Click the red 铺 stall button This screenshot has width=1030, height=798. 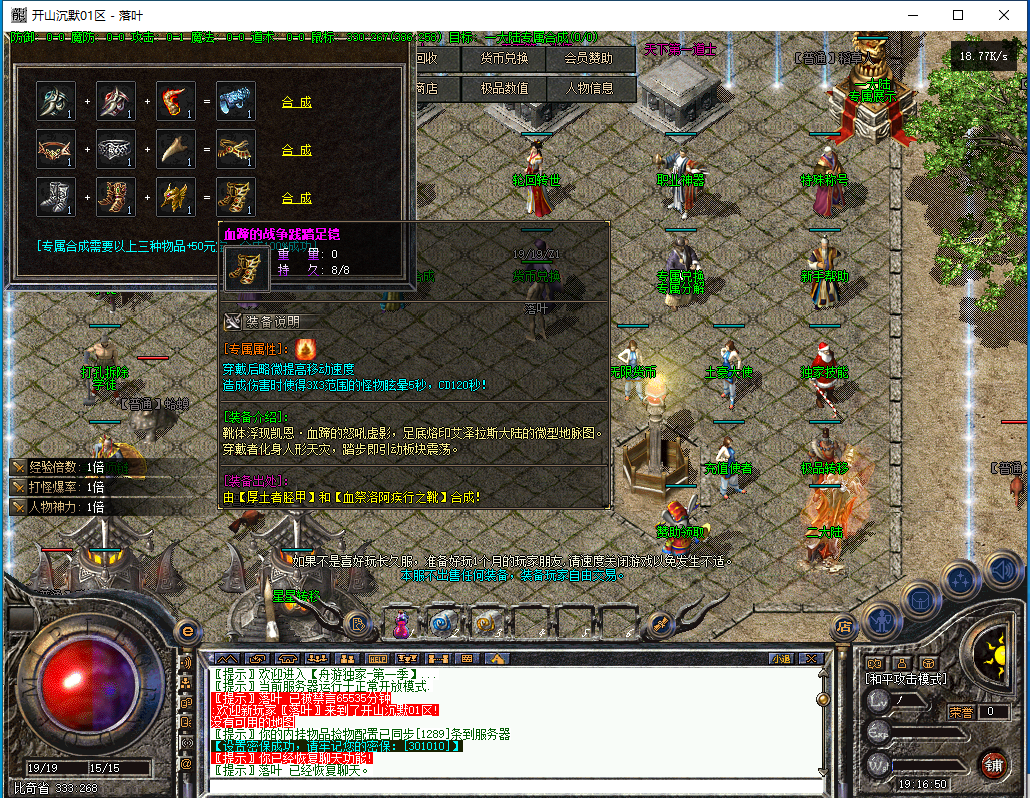(x=992, y=765)
